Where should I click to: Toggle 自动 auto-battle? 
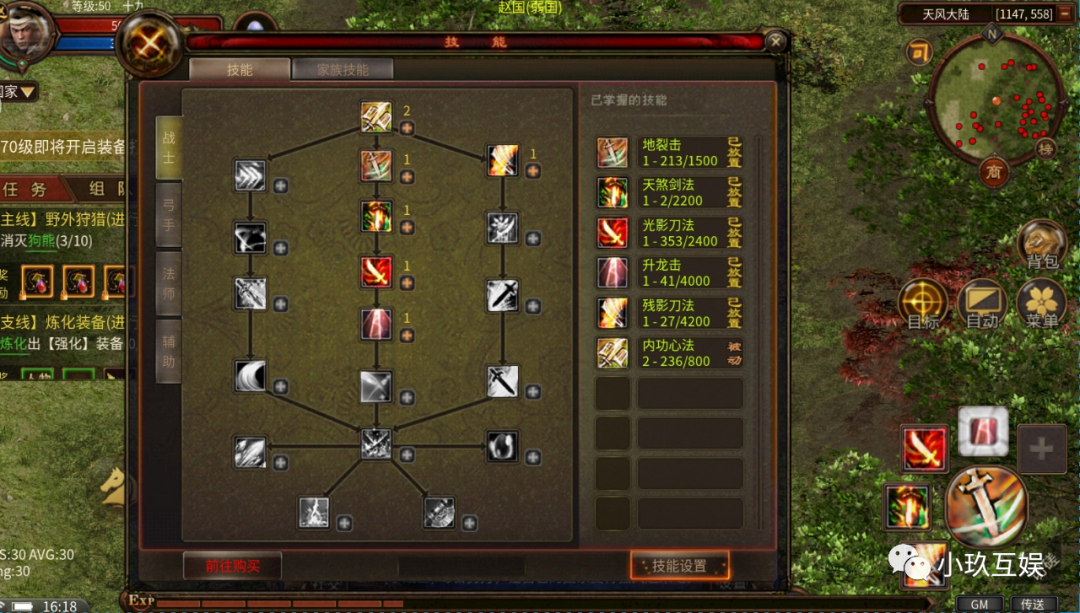982,304
